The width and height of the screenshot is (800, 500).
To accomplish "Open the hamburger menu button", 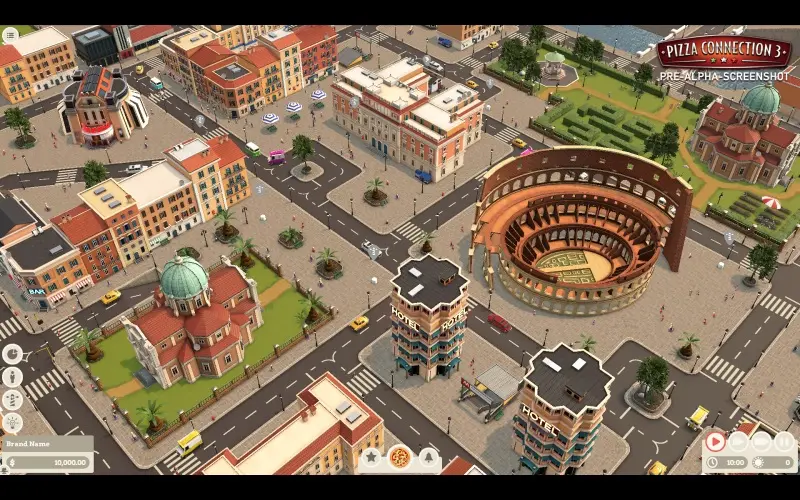I will click(x=10, y=35).
